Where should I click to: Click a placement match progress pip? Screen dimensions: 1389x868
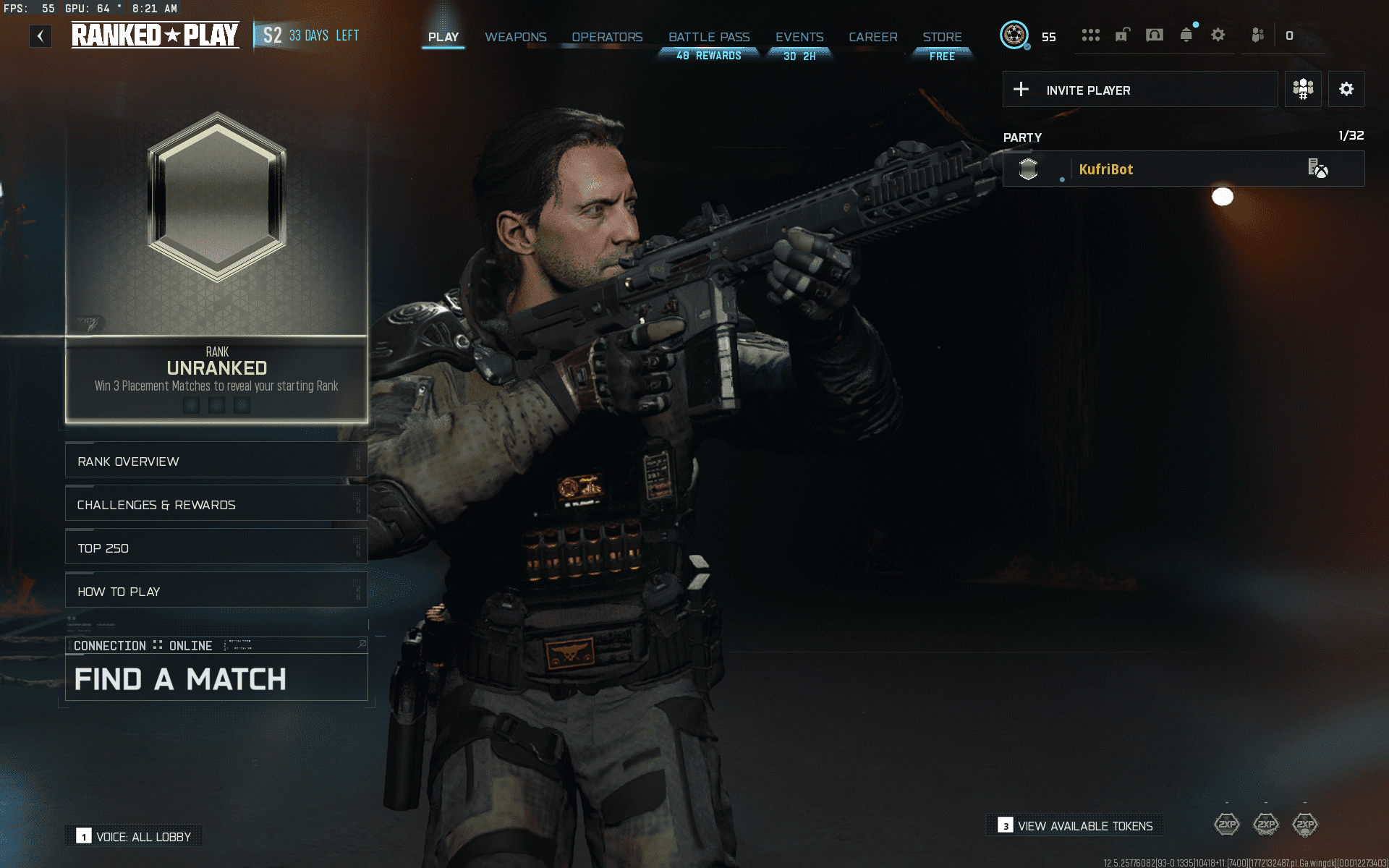(x=191, y=405)
